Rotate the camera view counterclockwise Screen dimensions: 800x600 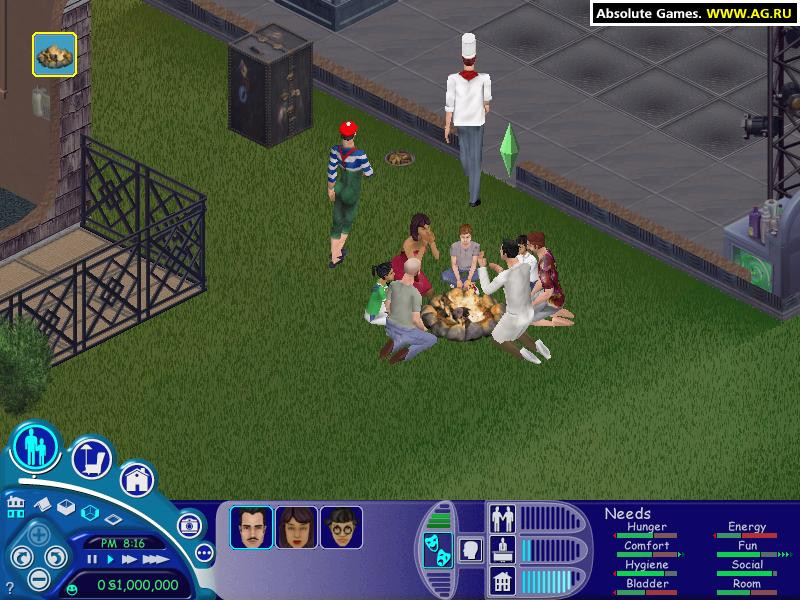point(19,557)
